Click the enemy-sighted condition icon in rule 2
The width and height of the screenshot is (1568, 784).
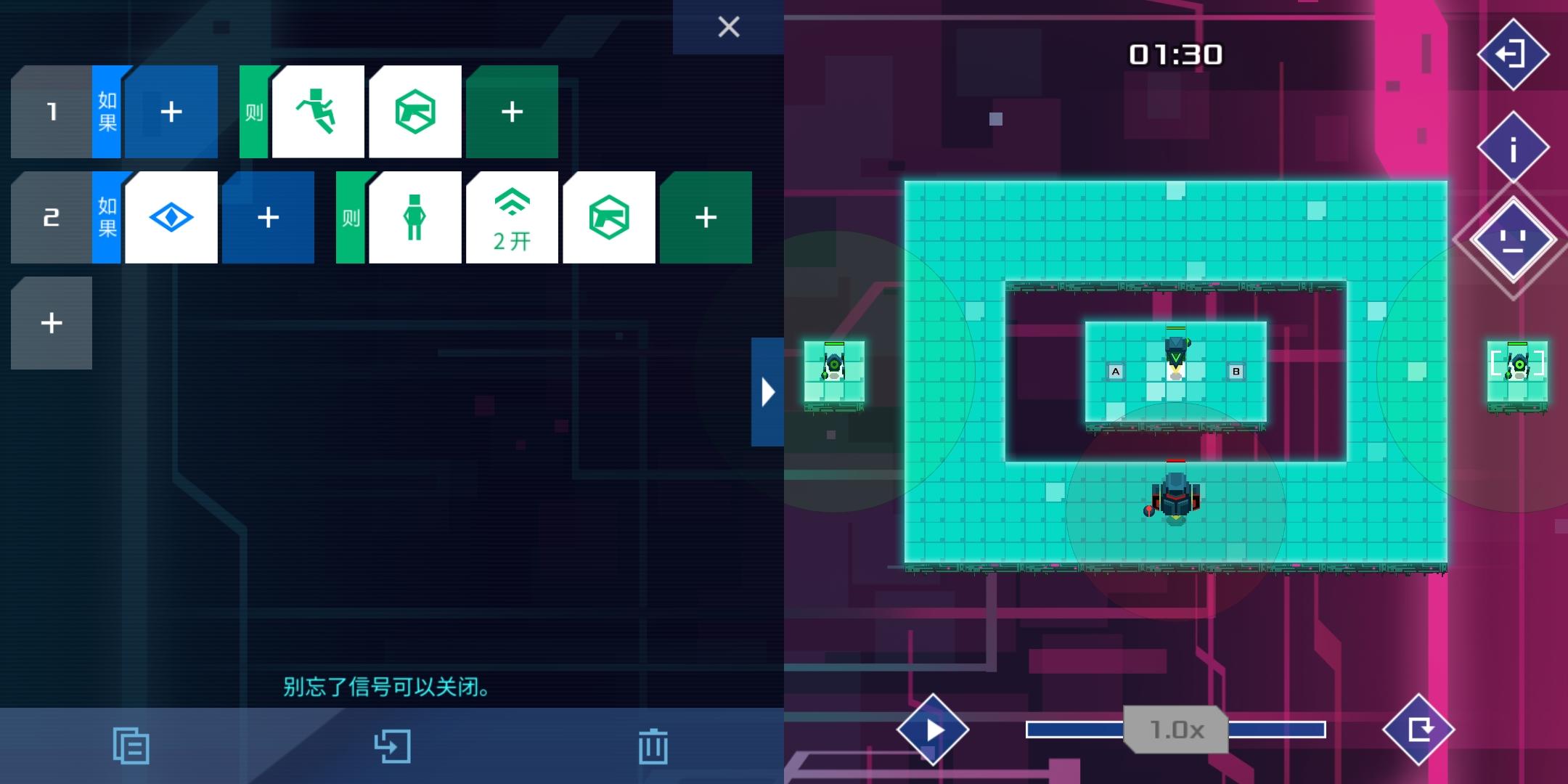171,217
